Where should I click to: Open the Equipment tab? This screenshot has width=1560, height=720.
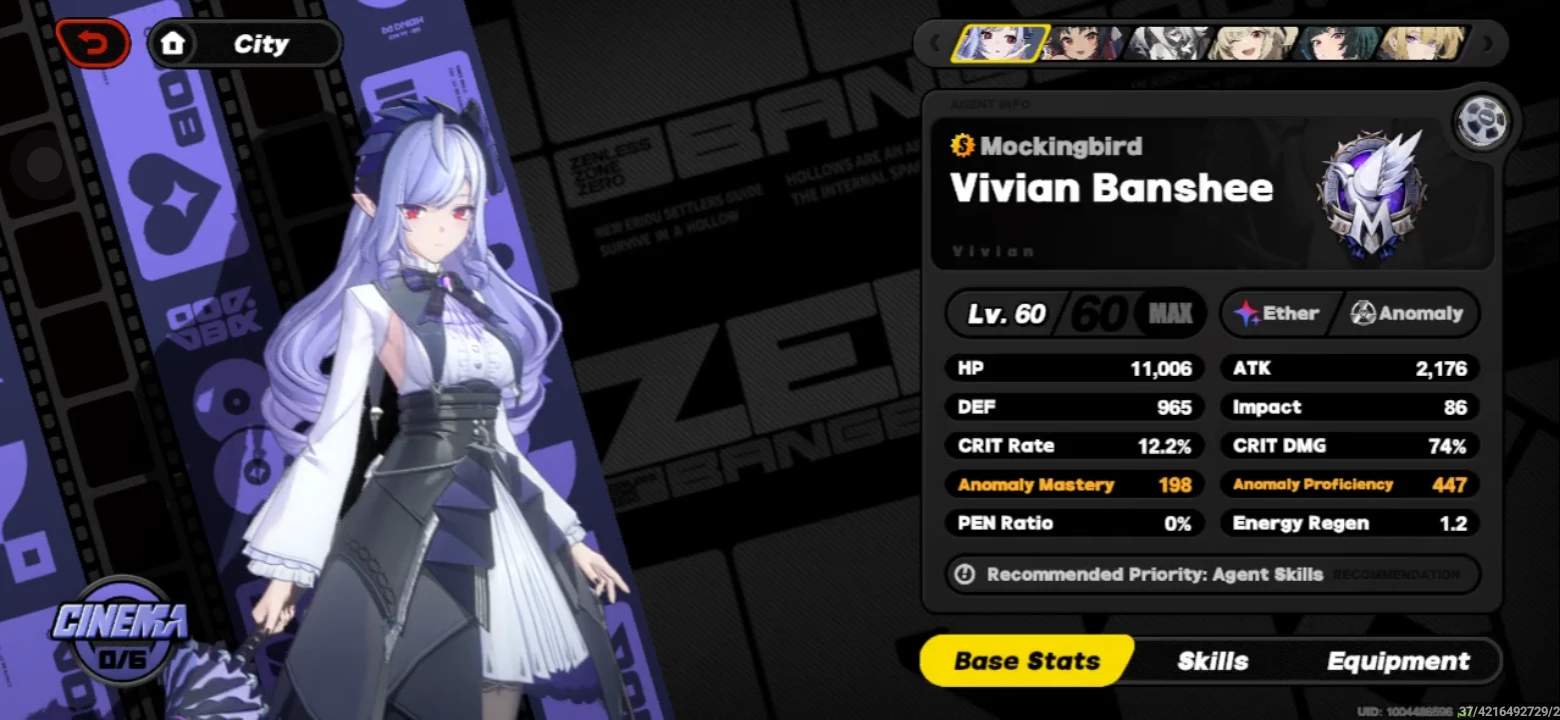1397,660
